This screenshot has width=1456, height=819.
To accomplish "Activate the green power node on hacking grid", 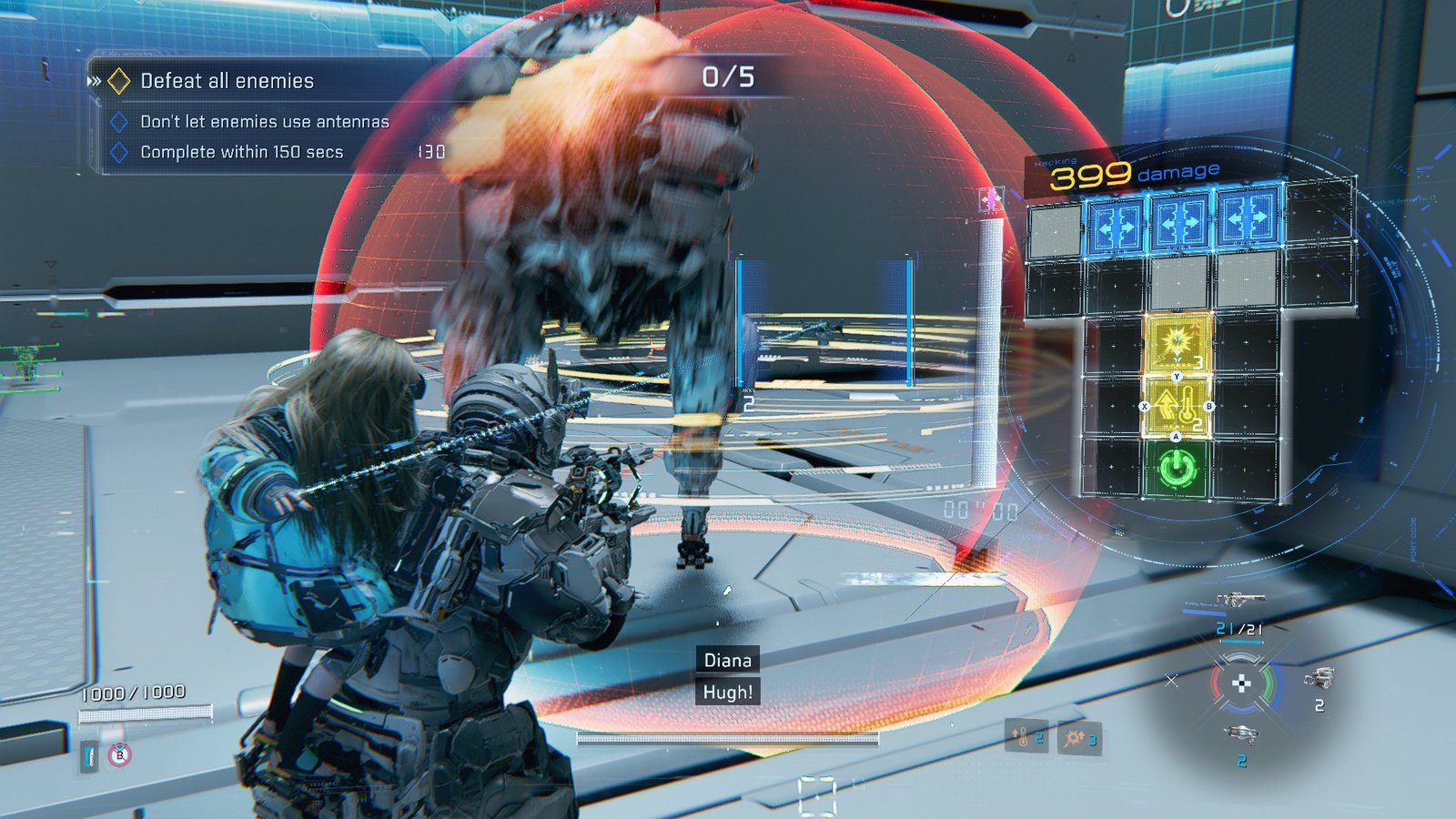I will (x=1177, y=470).
